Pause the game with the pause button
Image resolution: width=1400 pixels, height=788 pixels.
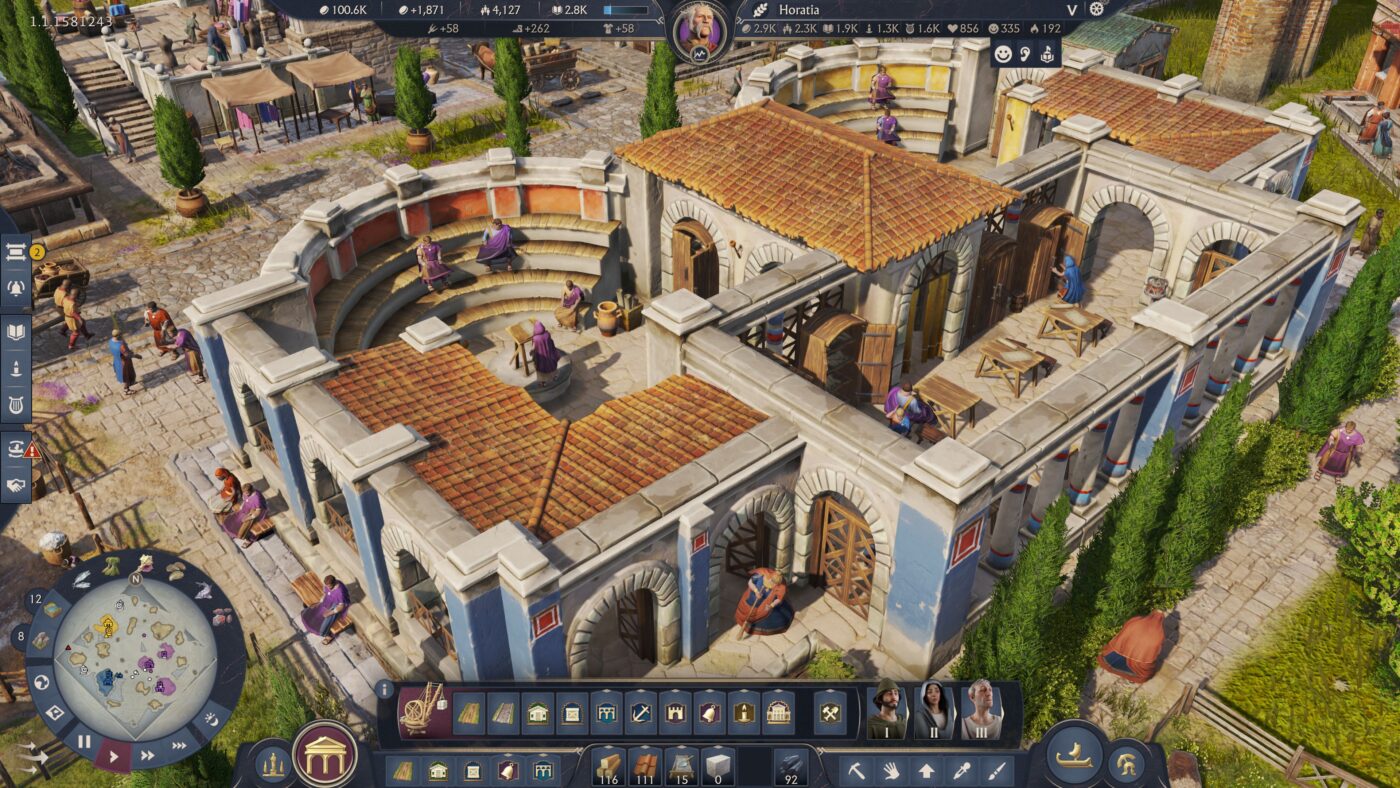click(x=84, y=741)
